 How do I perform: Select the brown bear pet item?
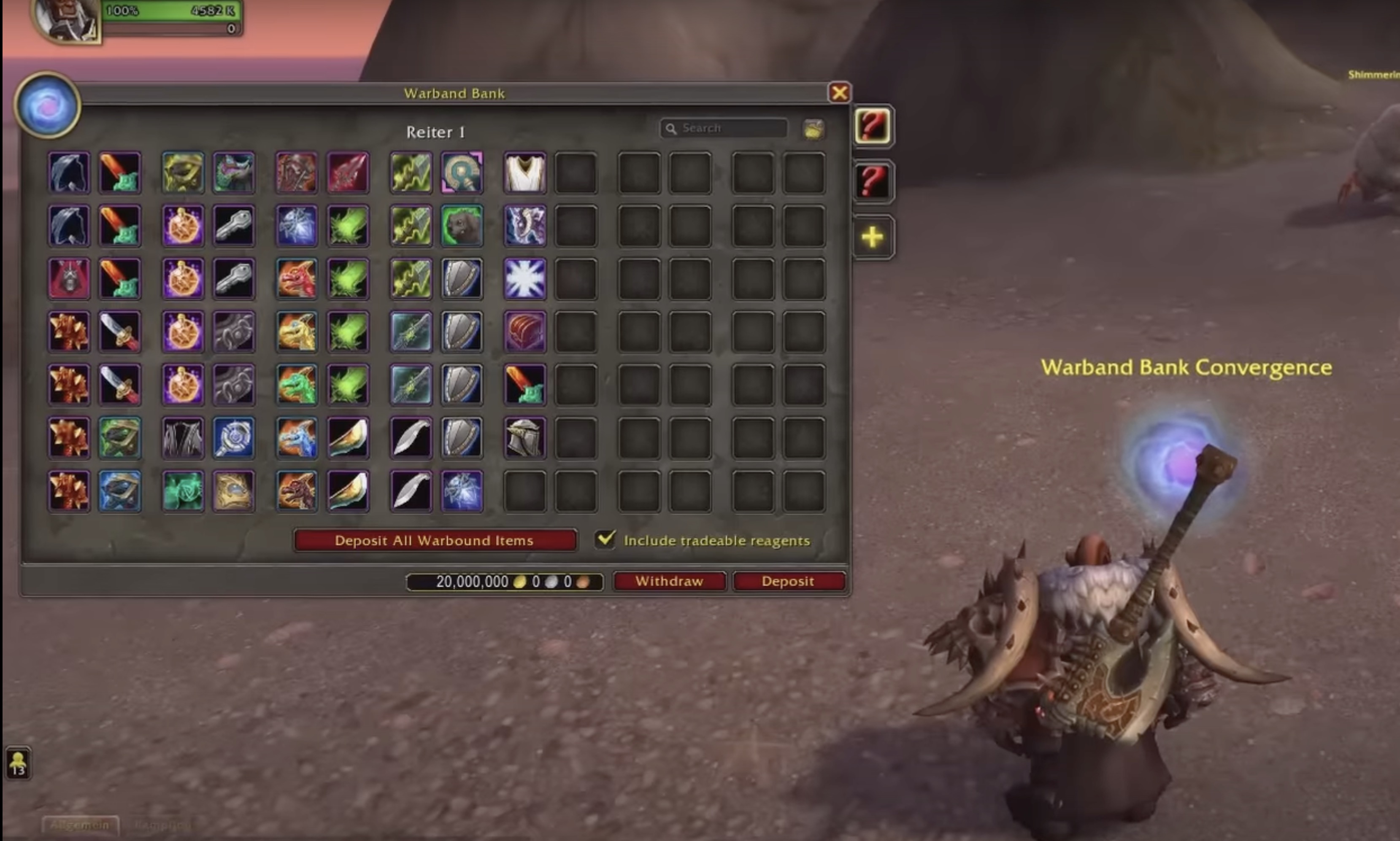(462, 226)
